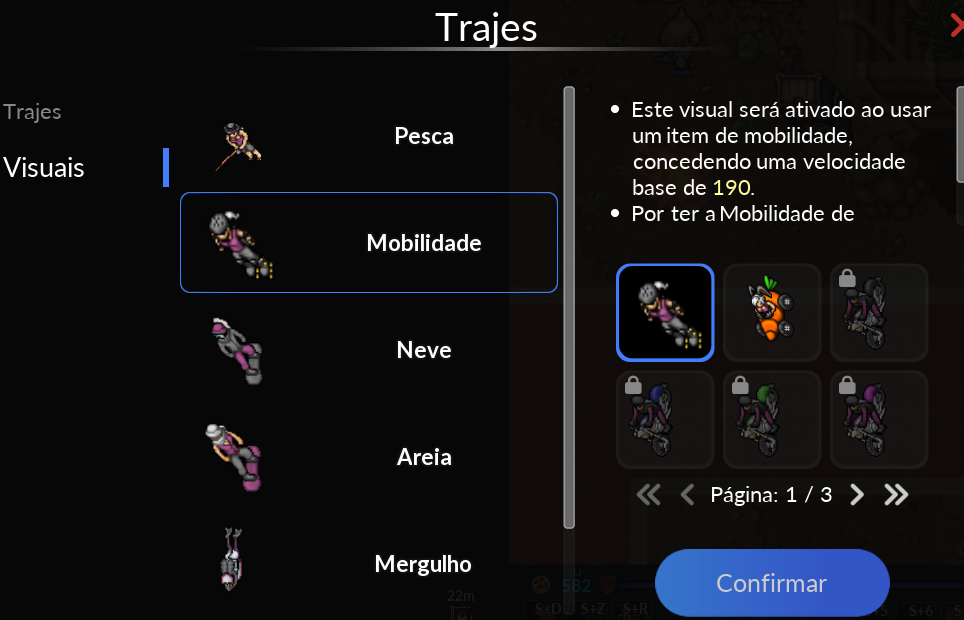
Task: Open the Visuais tab
Action: tap(44, 168)
